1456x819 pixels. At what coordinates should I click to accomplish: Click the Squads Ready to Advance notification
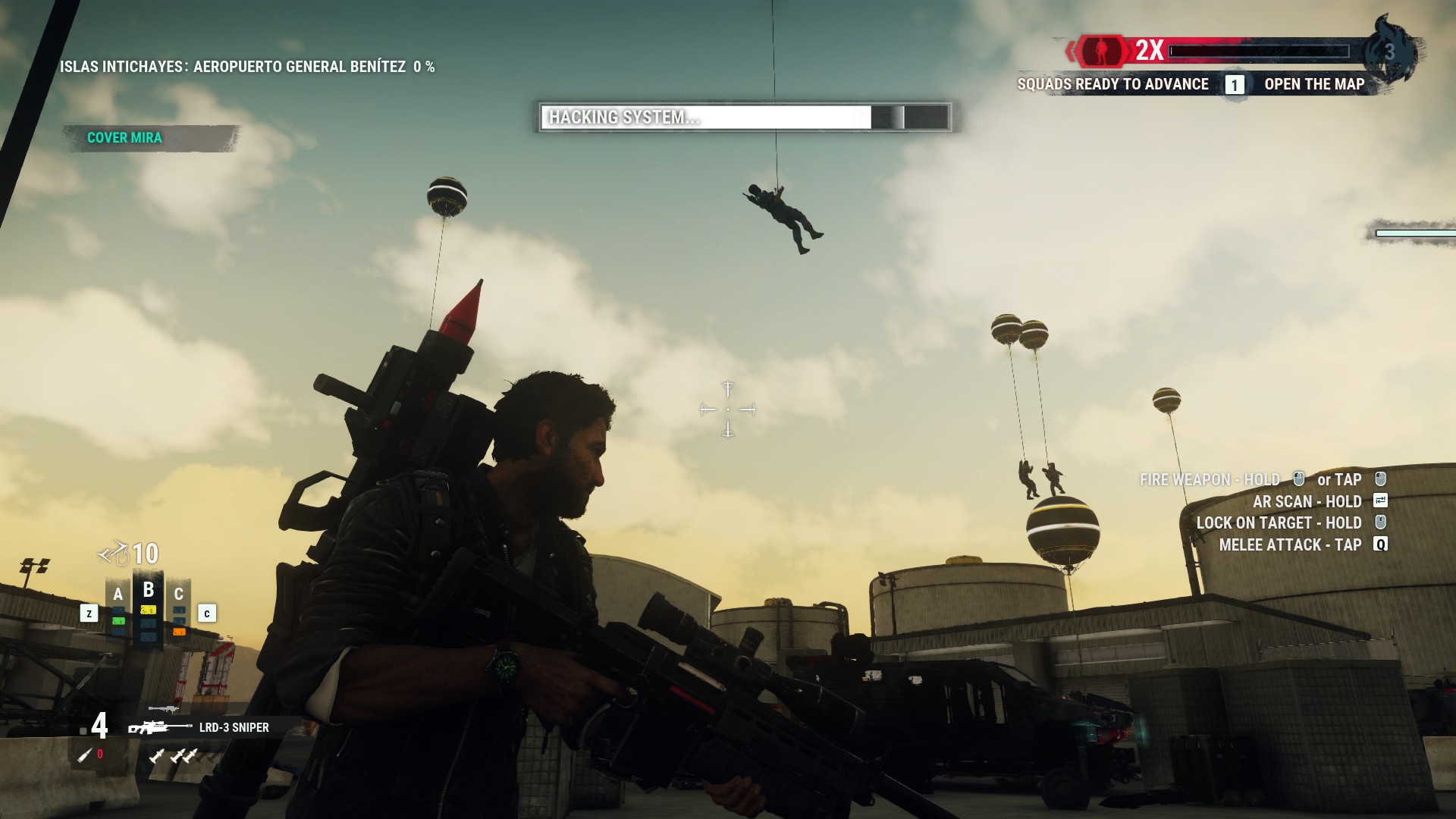coord(1112,84)
